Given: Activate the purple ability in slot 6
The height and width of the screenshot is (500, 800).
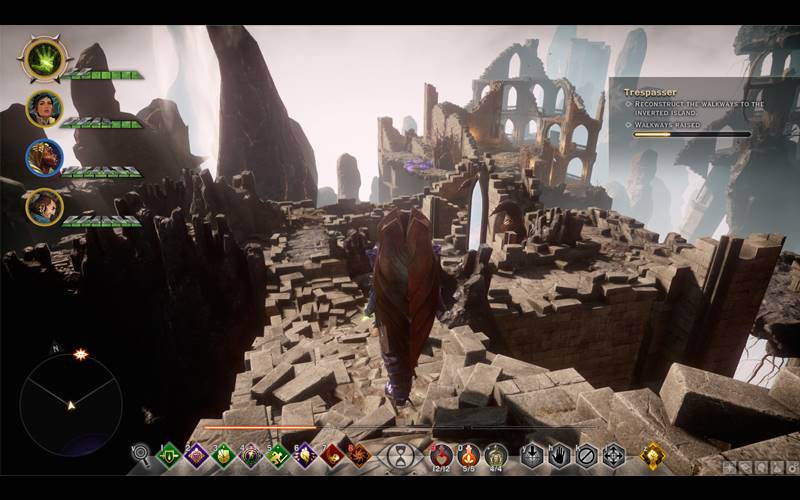Looking at the screenshot, I should point(305,456).
